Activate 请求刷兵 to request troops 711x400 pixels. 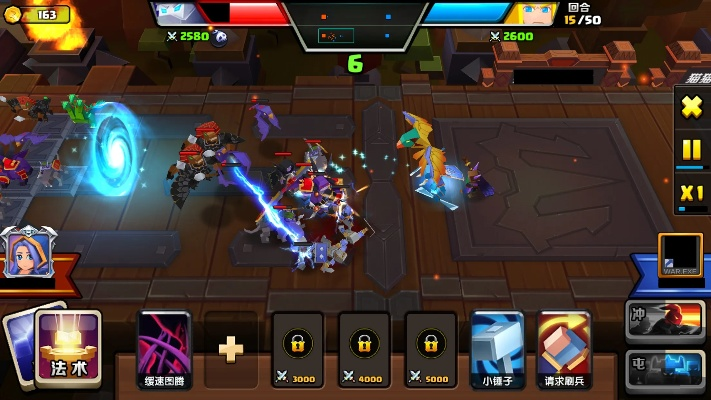564,347
